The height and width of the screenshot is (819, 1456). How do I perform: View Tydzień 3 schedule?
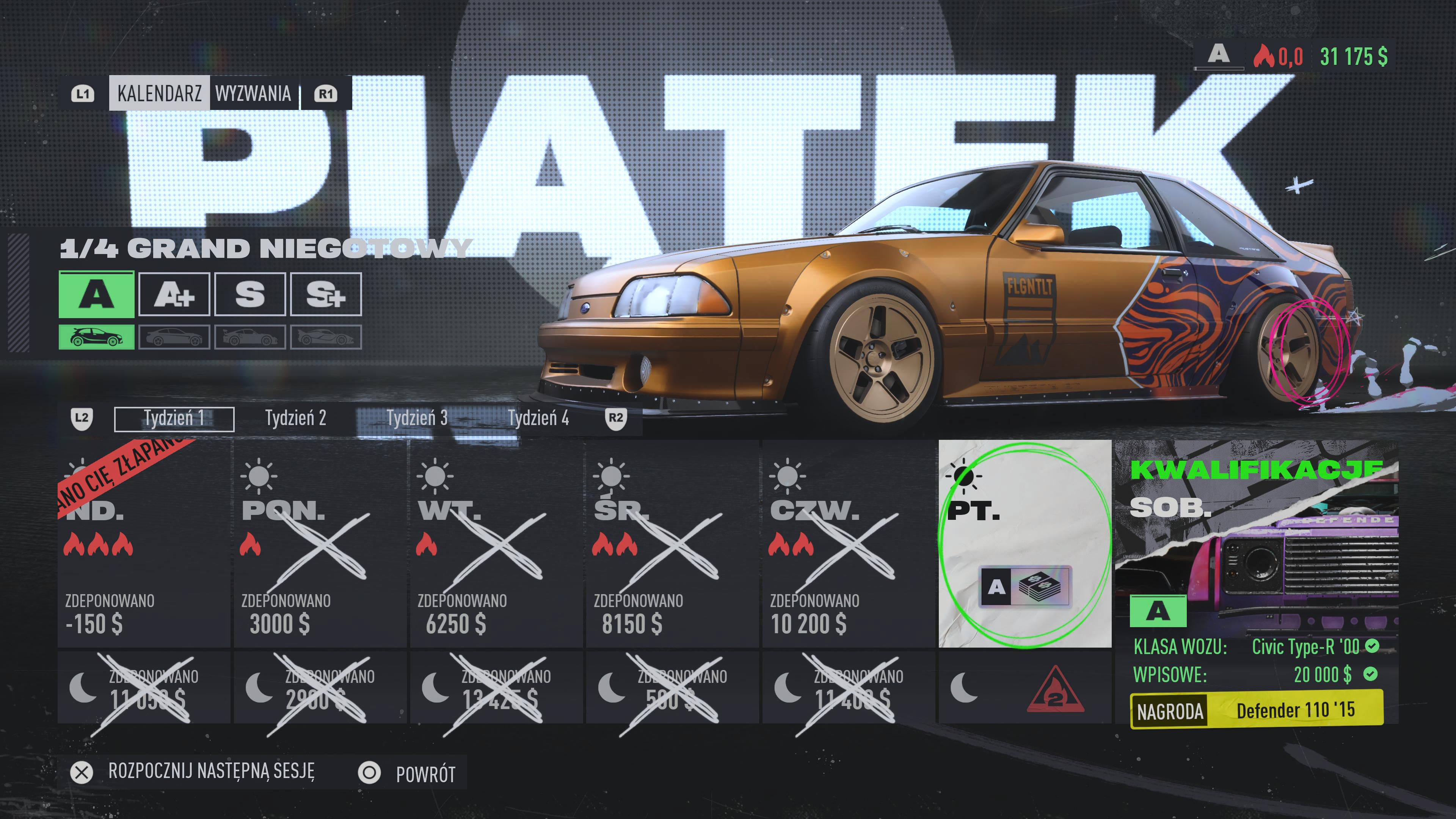pyautogui.click(x=417, y=419)
